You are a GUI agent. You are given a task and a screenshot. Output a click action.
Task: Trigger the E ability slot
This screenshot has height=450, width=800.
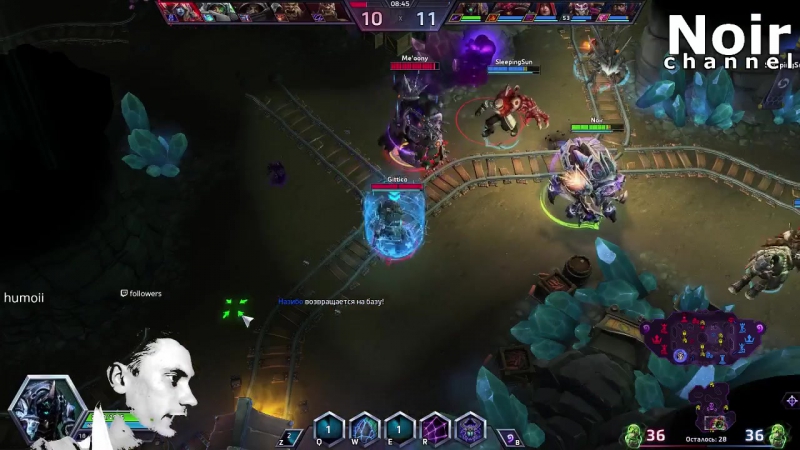[399, 428]
